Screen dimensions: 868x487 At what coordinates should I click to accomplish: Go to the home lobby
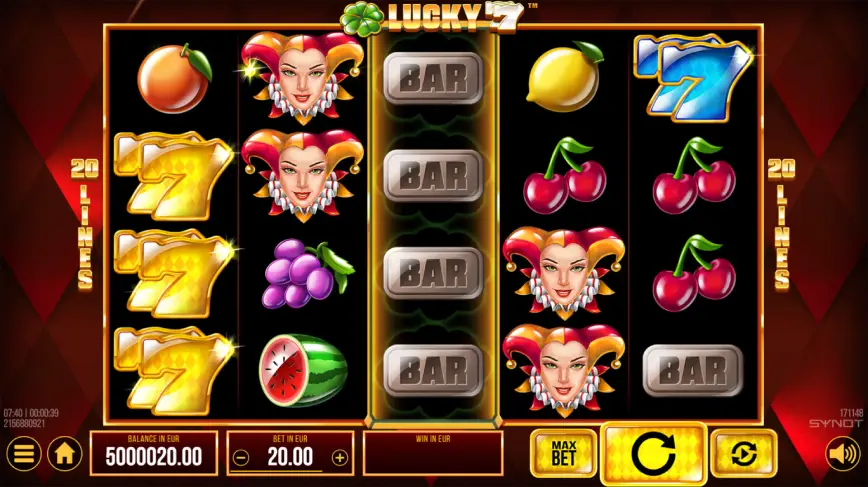(x=64, y=454)
